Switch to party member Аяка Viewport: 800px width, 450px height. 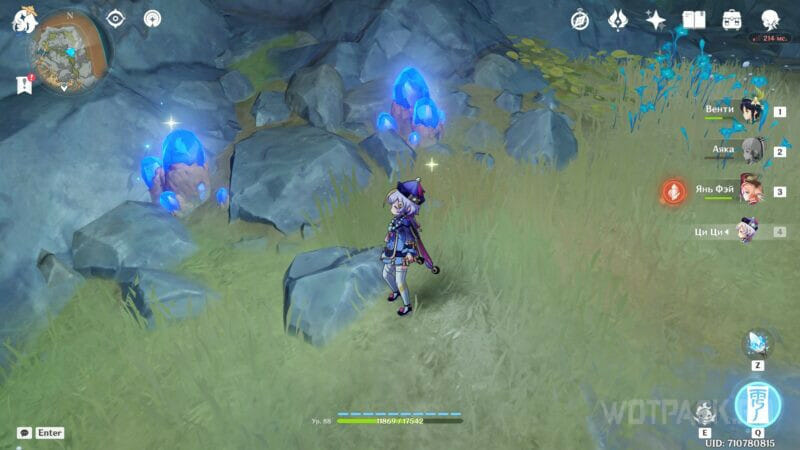coord(748,151)
